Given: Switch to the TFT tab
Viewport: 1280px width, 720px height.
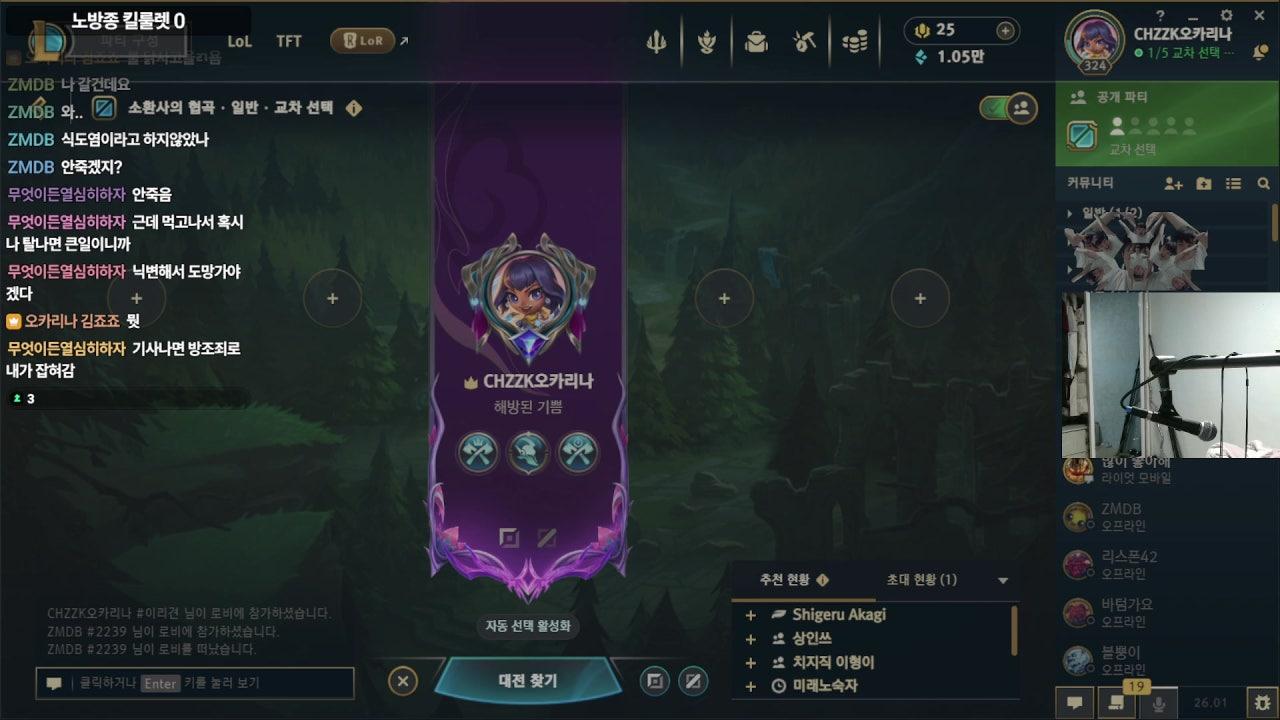Looking at the screenshot, I should (x=288, y=42).
